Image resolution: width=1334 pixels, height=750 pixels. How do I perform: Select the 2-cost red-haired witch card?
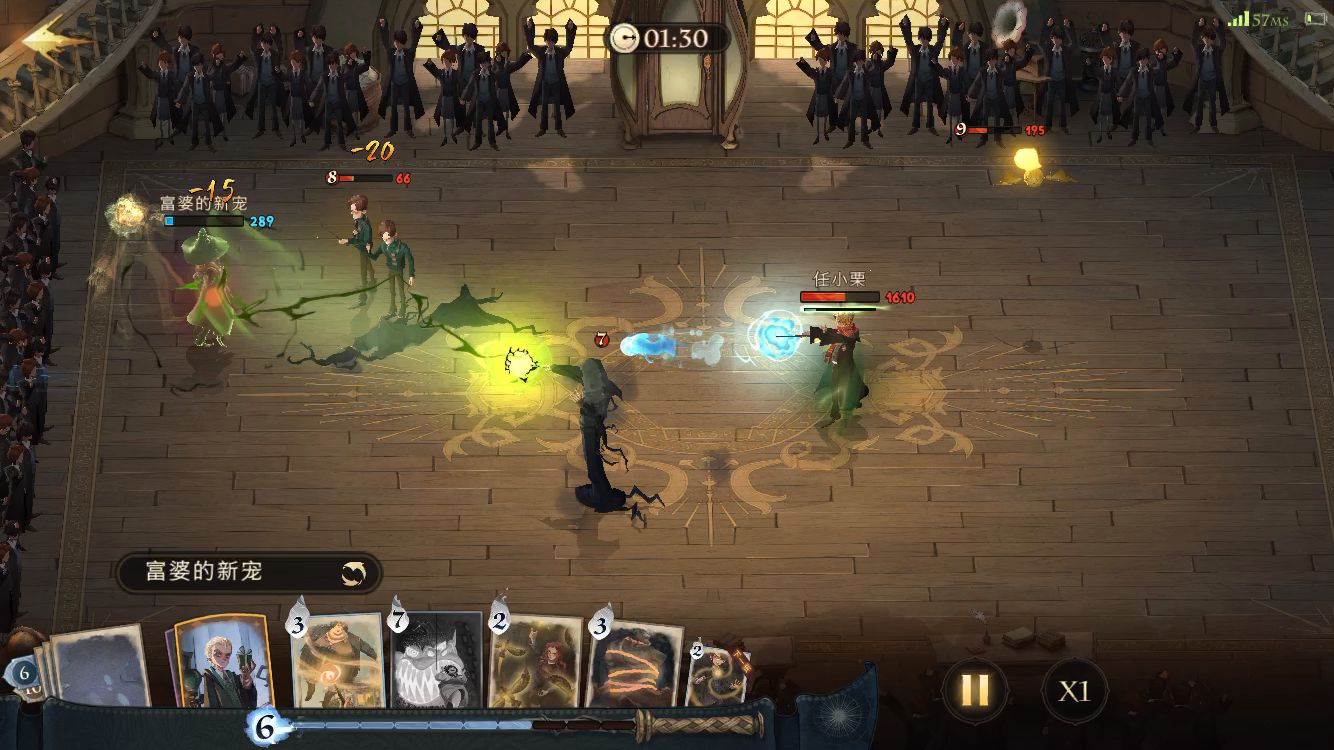click(x=536, y=662)
